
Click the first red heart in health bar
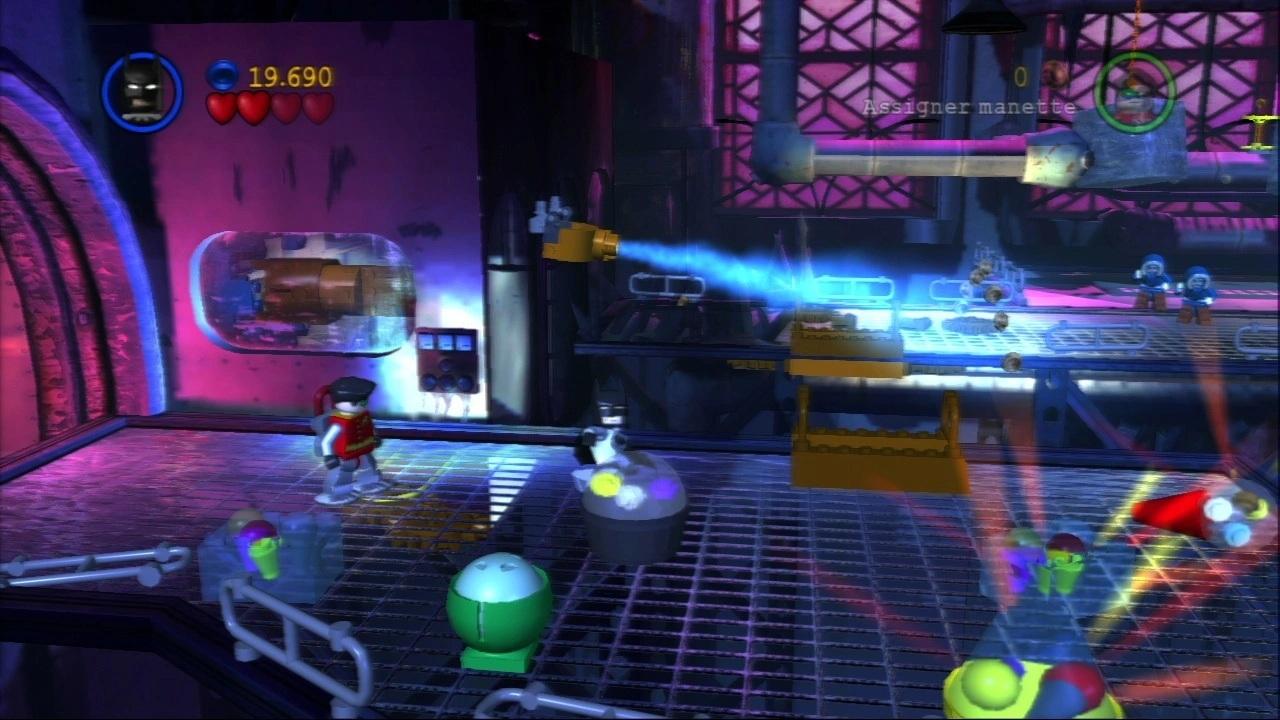coord(222,107)
